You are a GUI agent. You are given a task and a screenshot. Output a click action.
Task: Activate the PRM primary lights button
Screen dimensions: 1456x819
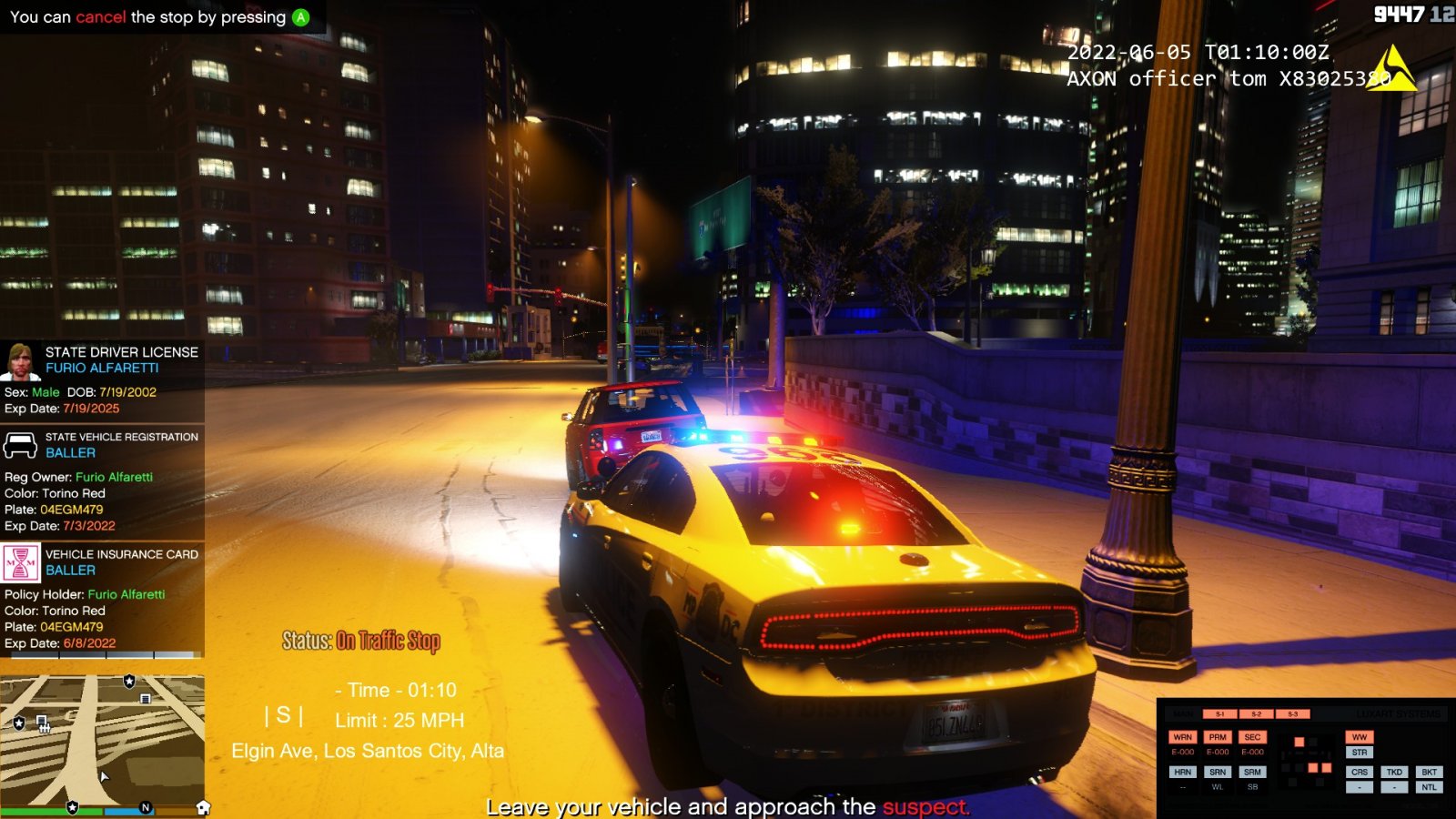click(x=1218, y=737)
